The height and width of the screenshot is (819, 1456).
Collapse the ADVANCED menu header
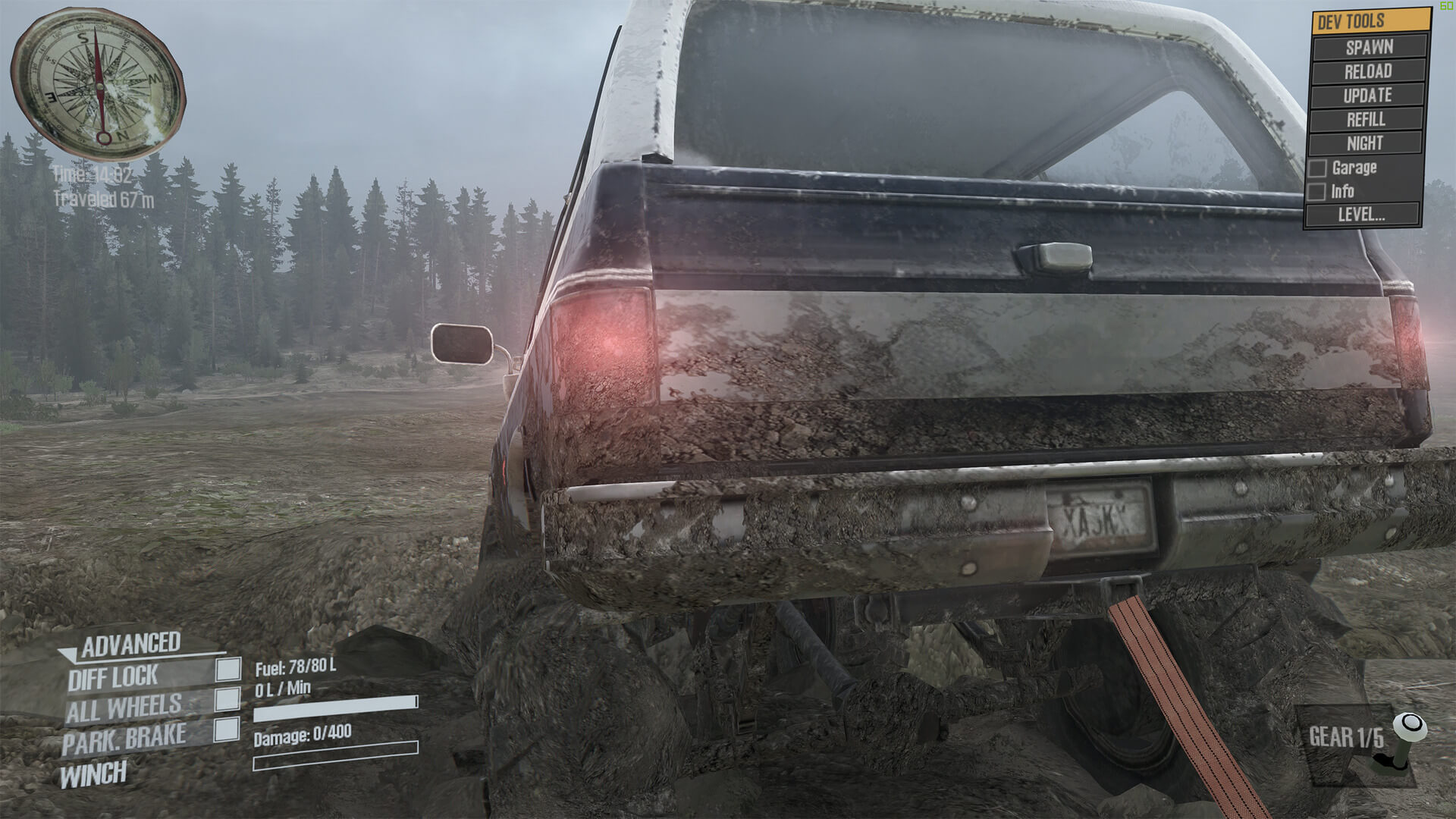[129, 645]
